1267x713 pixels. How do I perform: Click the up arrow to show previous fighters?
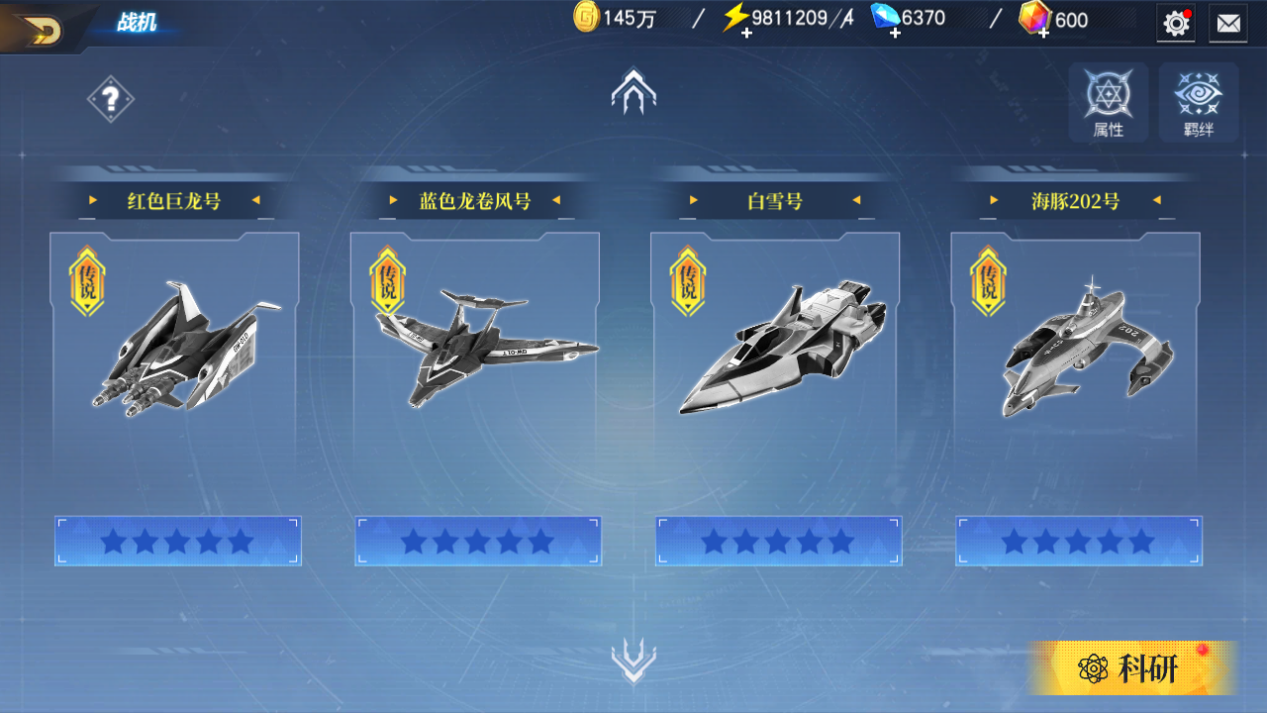tap(633, 91)
